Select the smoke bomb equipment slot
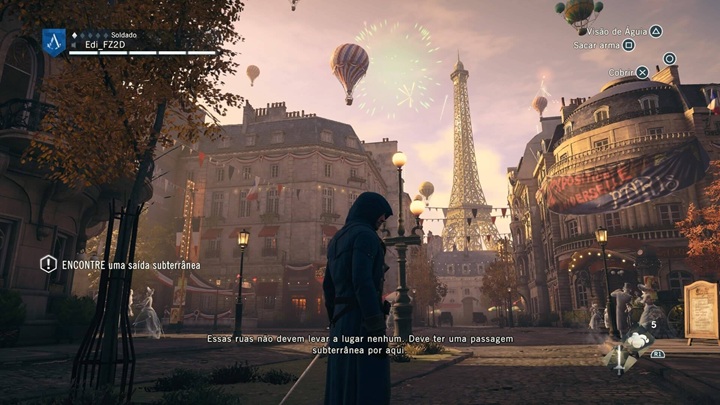This screenshot has width=720, height=405. (636, 342)
